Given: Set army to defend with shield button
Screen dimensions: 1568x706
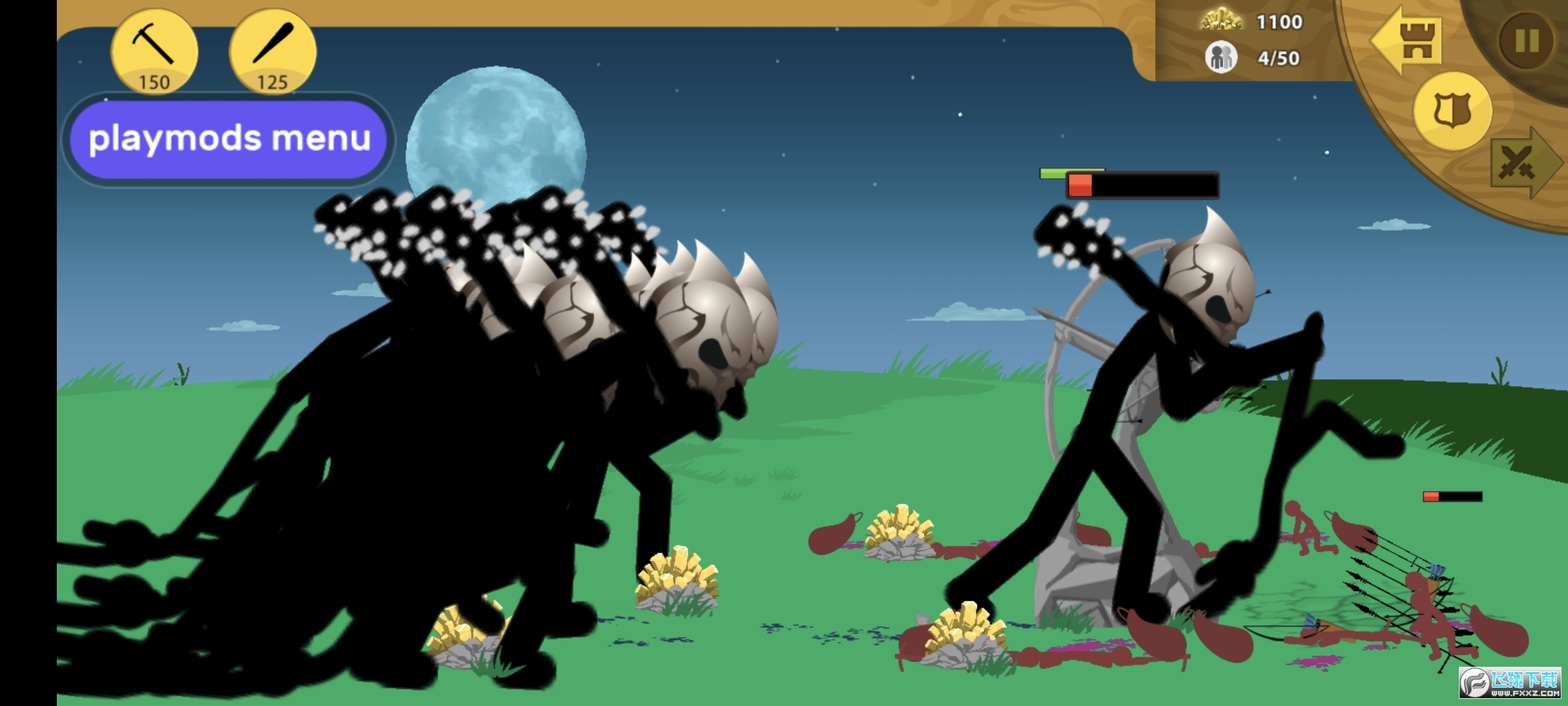Looking at the screenshot, I should pyautogui.click(x=1452, y=110).
